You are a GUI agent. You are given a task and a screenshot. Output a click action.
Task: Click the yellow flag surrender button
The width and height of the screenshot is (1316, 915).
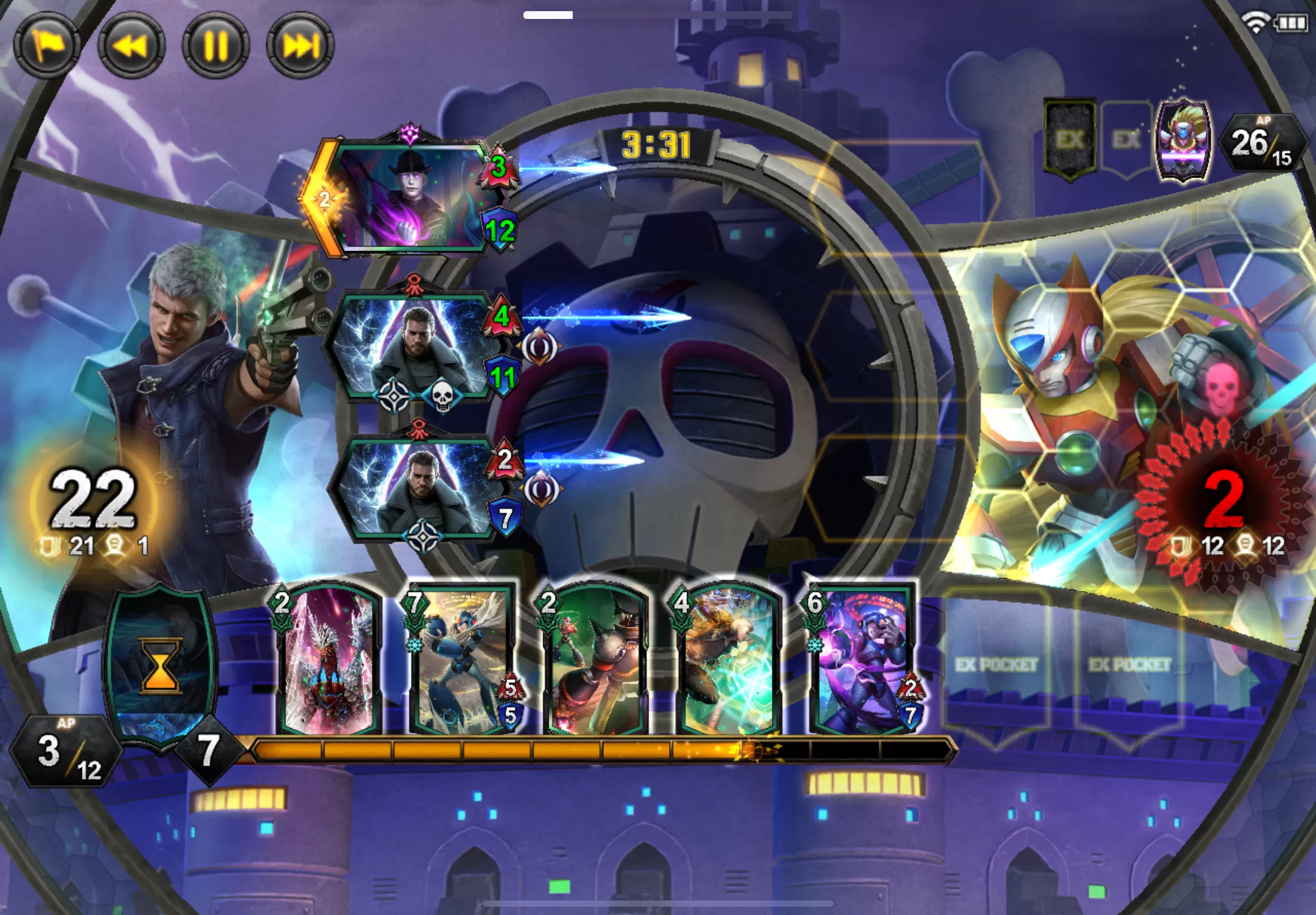coord(46,45)
